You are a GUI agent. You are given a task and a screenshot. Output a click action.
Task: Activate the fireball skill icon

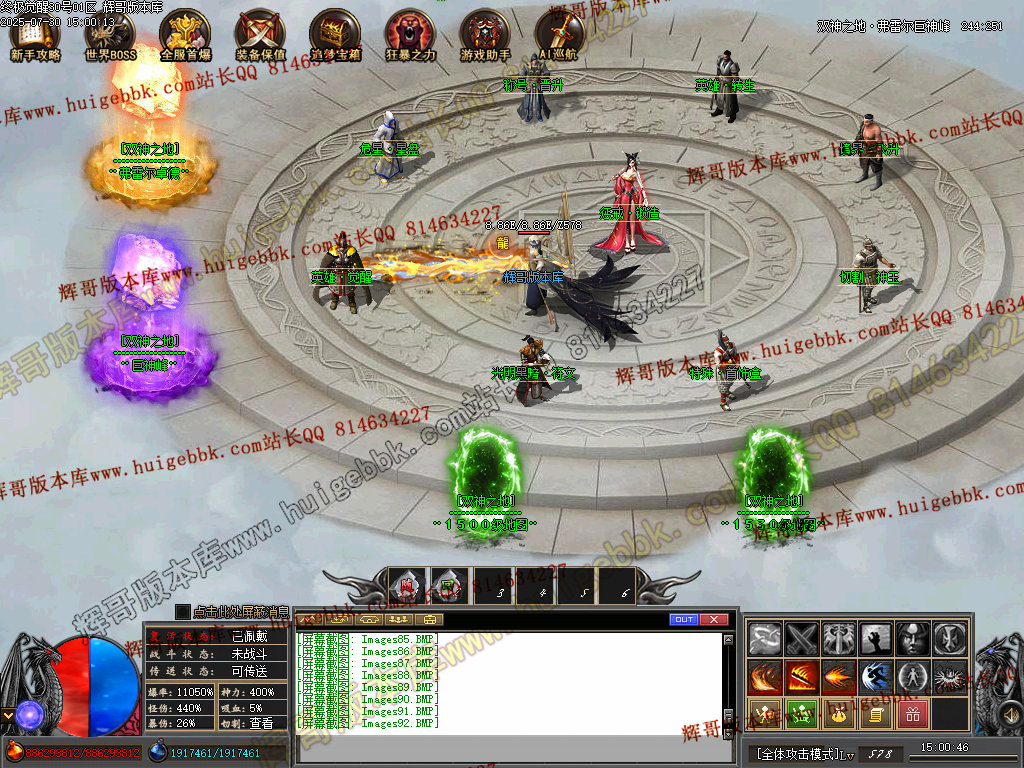838,677
